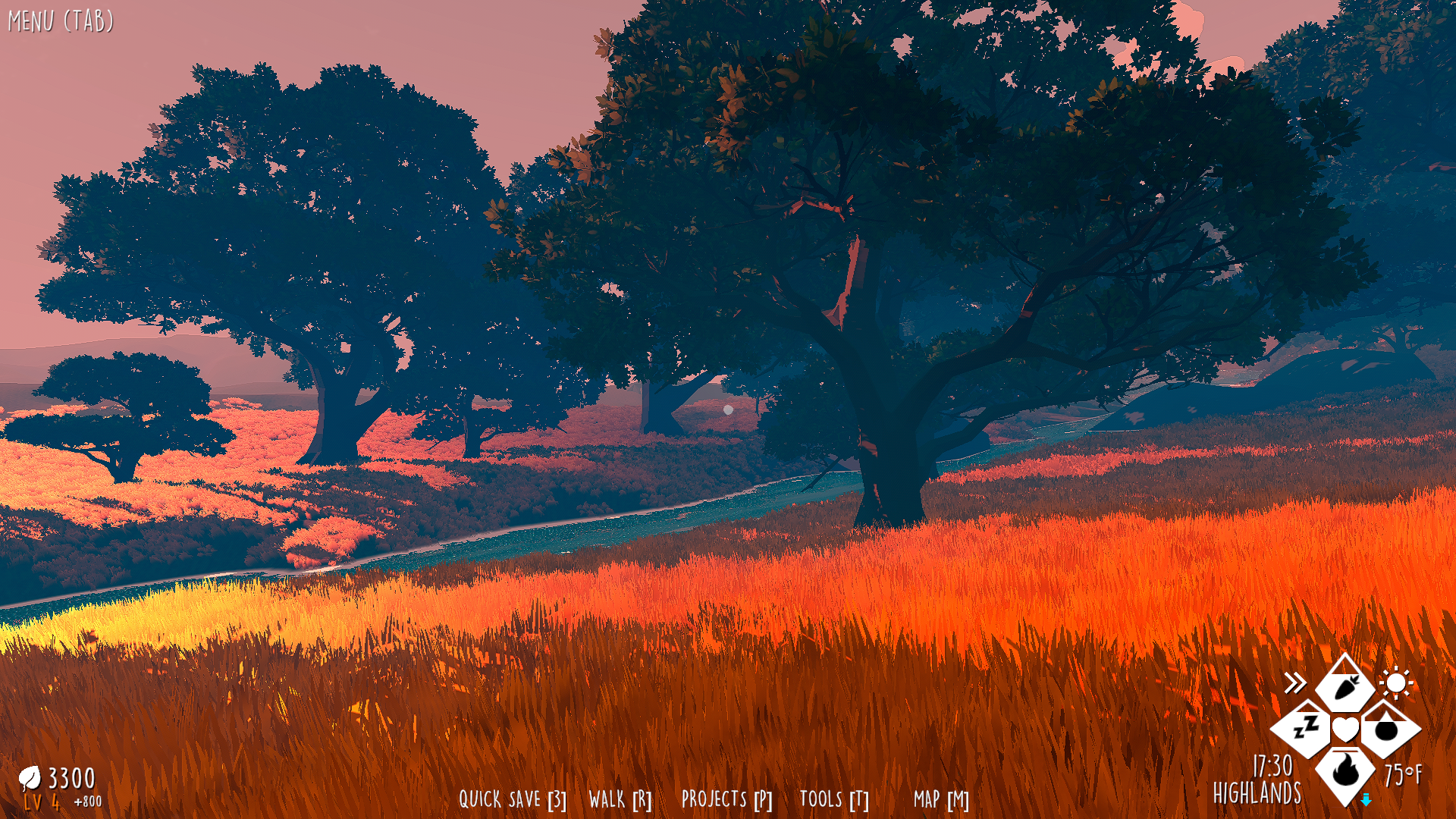The height and width of the screenshot is (819, 1456).
Task: Open the game menu via MENU (TAB)
Action: (61, 20)
